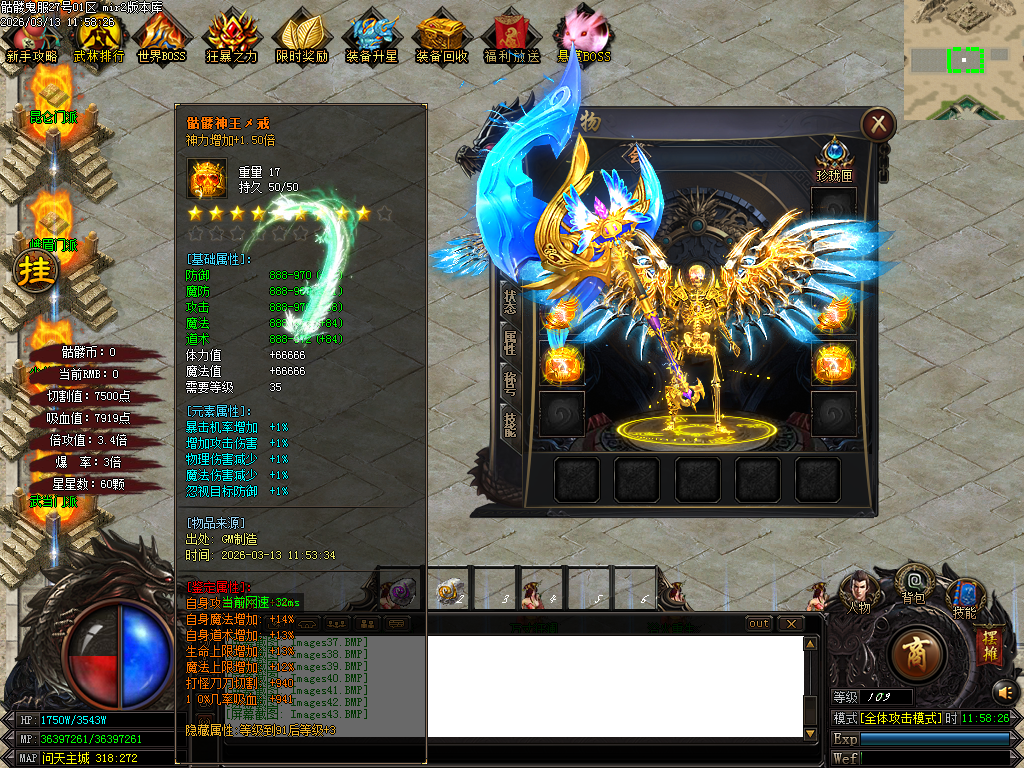The height and width of the screenshot is (768, 1024).
Task: Switch to the 属性 attributes tab
Action: pos(510,342)
